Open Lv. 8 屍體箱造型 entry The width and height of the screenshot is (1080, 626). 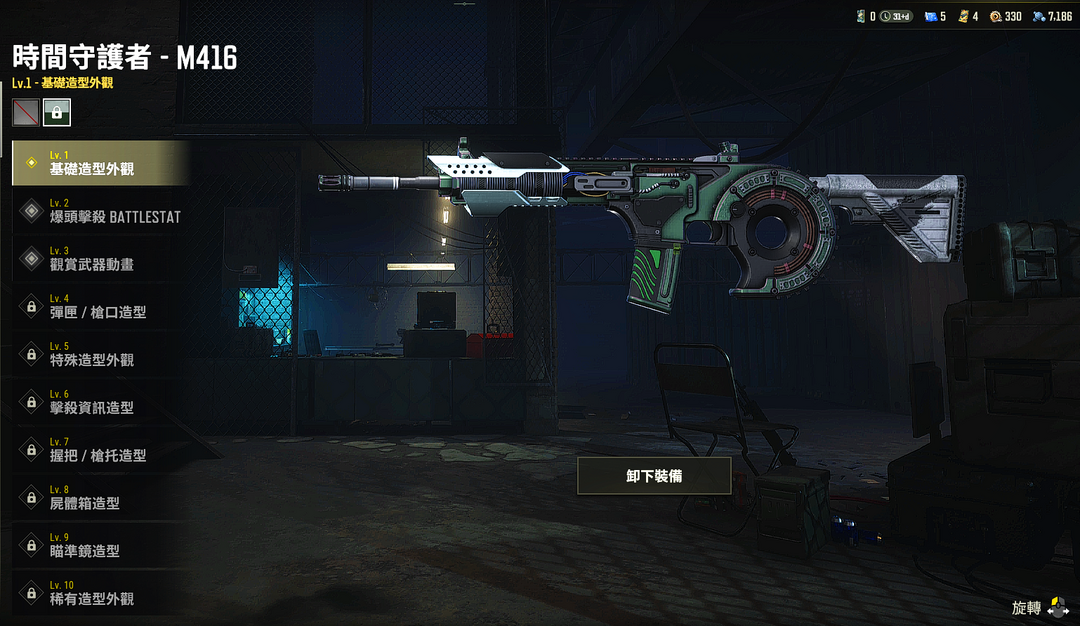point(98,498)
